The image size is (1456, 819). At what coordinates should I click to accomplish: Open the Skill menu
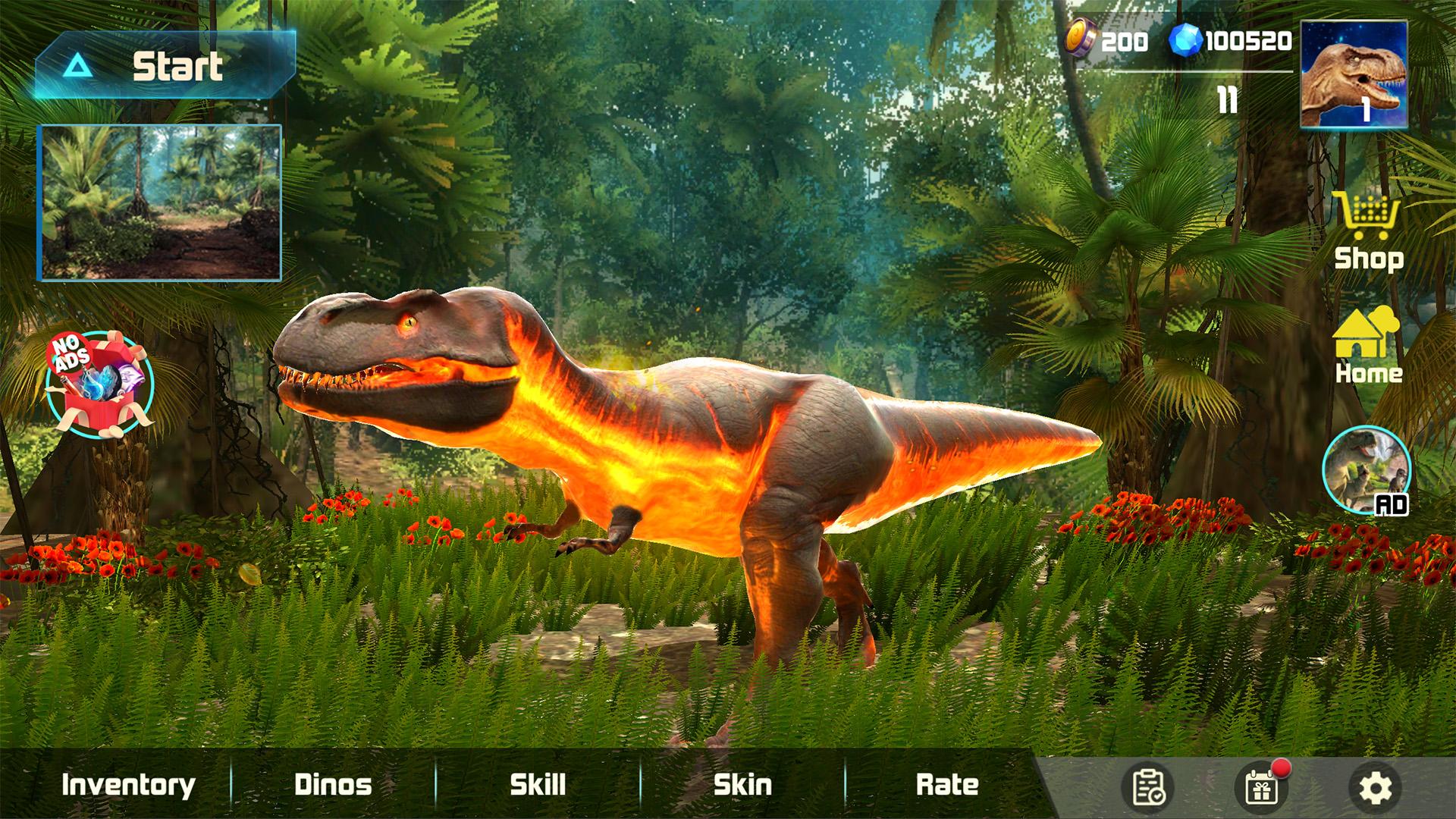[x=538, y=785]
